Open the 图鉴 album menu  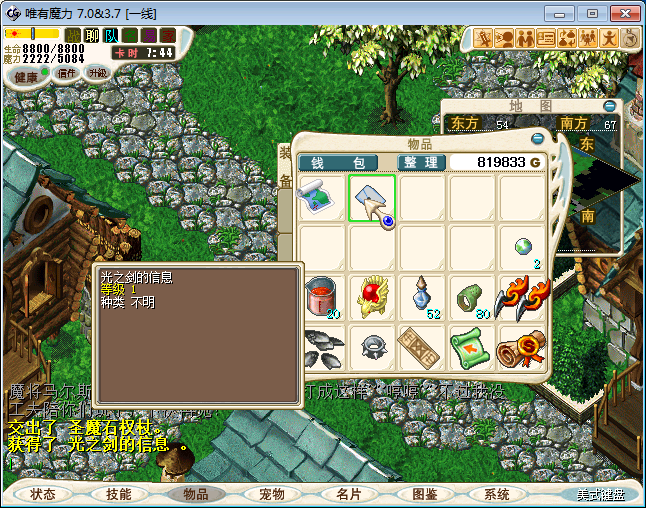pyautogui.click(x=424, y=494)
